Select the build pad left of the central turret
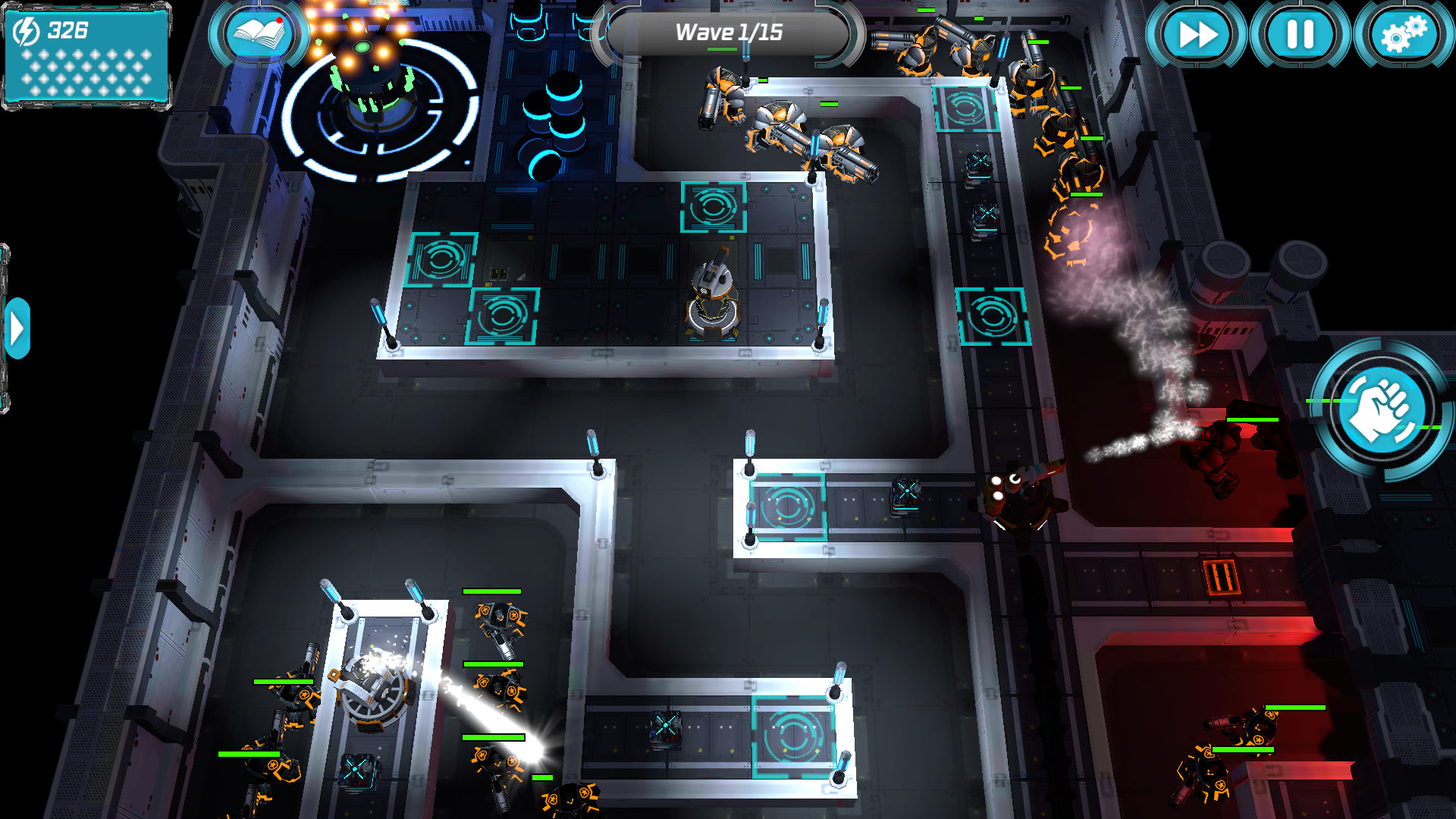 (504, 315)
